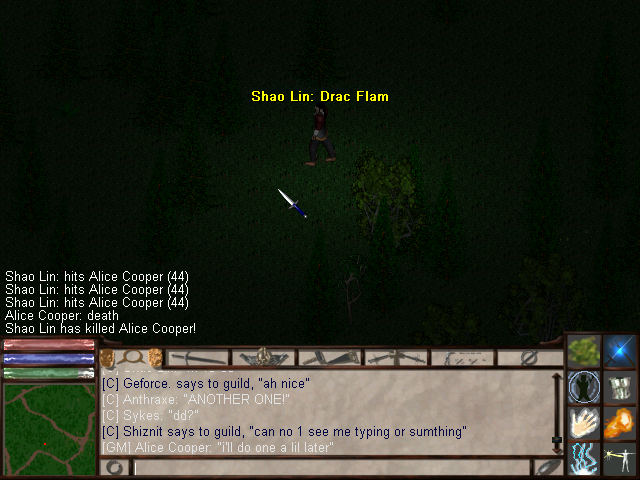The height and width of the screenshot is (480, 640).
Task: Select the shadow figure in circle spell
Action: pyautogui.click(x=583, y=387)
